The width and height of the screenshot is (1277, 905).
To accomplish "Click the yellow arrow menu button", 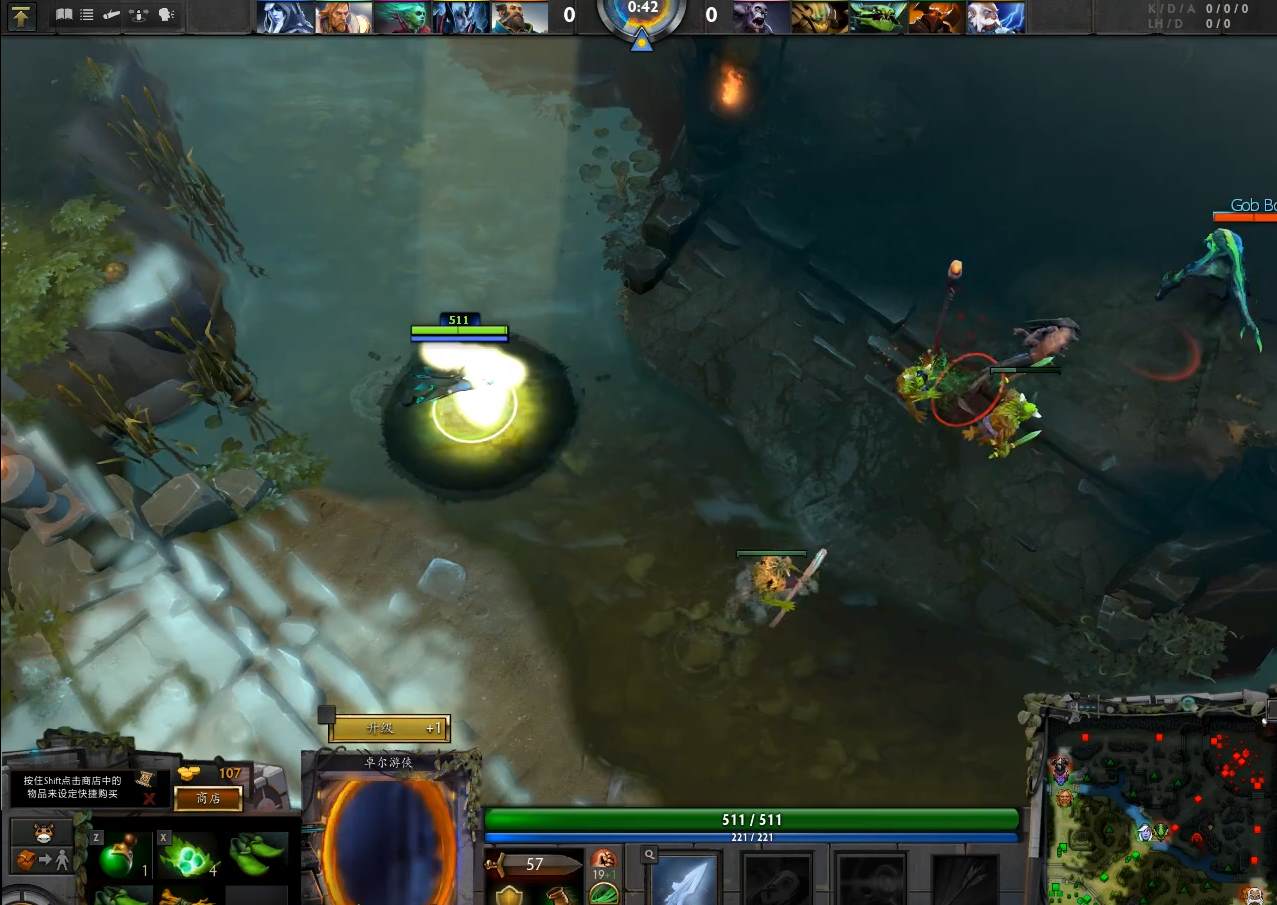I will point(22,15).
